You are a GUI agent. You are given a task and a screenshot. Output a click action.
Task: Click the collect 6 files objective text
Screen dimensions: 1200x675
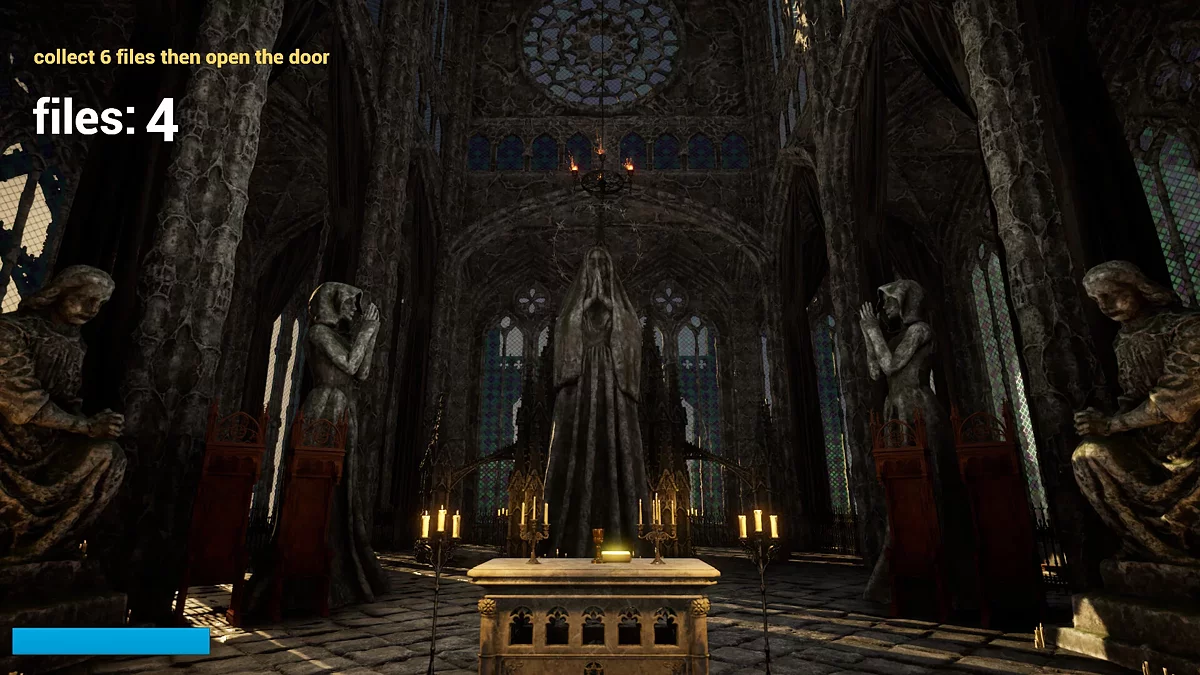pyautogui.click(x=181, y=57)
